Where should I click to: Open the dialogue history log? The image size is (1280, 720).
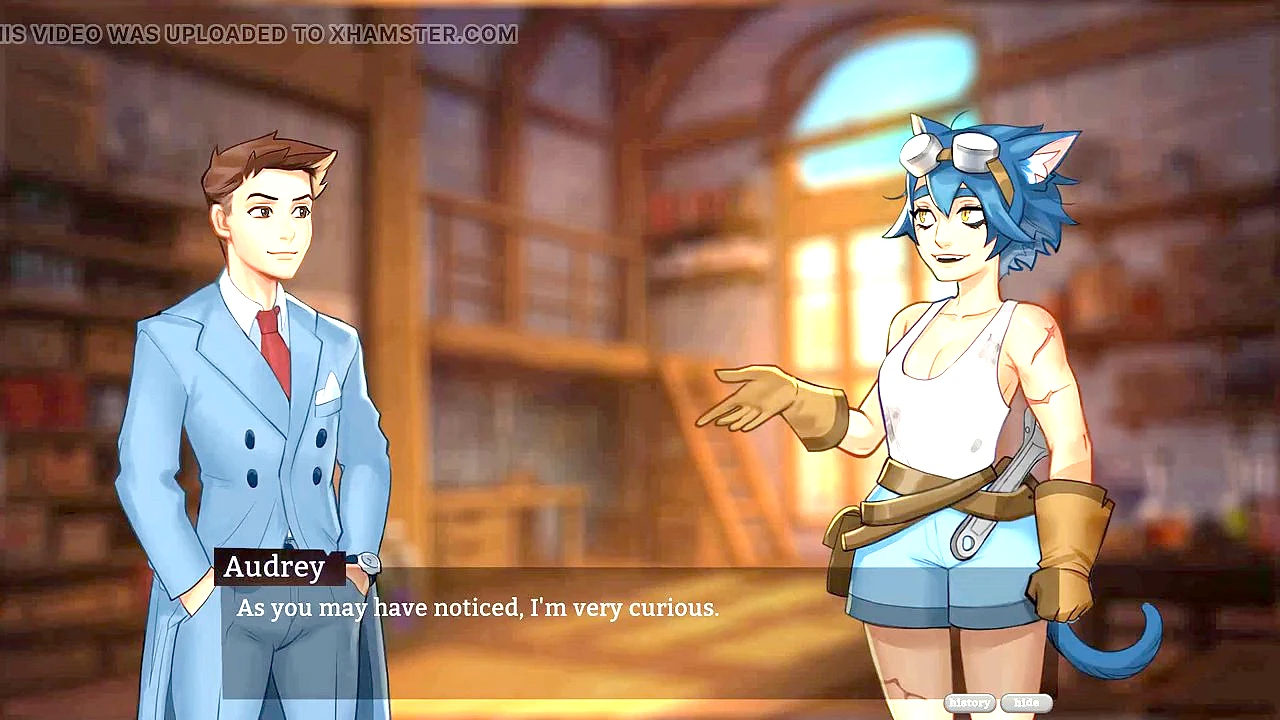click(x=969, y=703)
